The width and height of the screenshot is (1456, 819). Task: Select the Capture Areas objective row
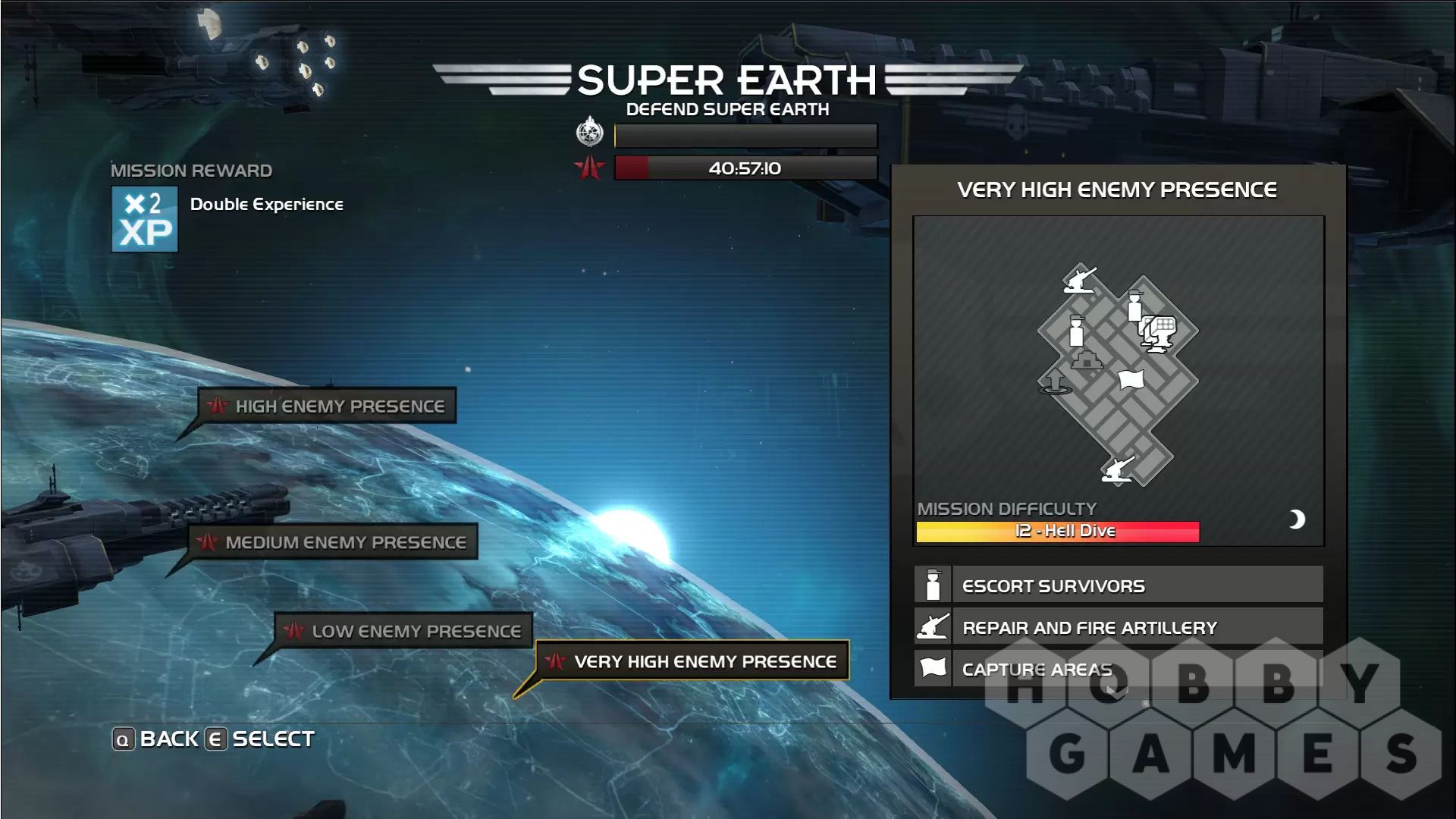click(x=1119, y=669)
